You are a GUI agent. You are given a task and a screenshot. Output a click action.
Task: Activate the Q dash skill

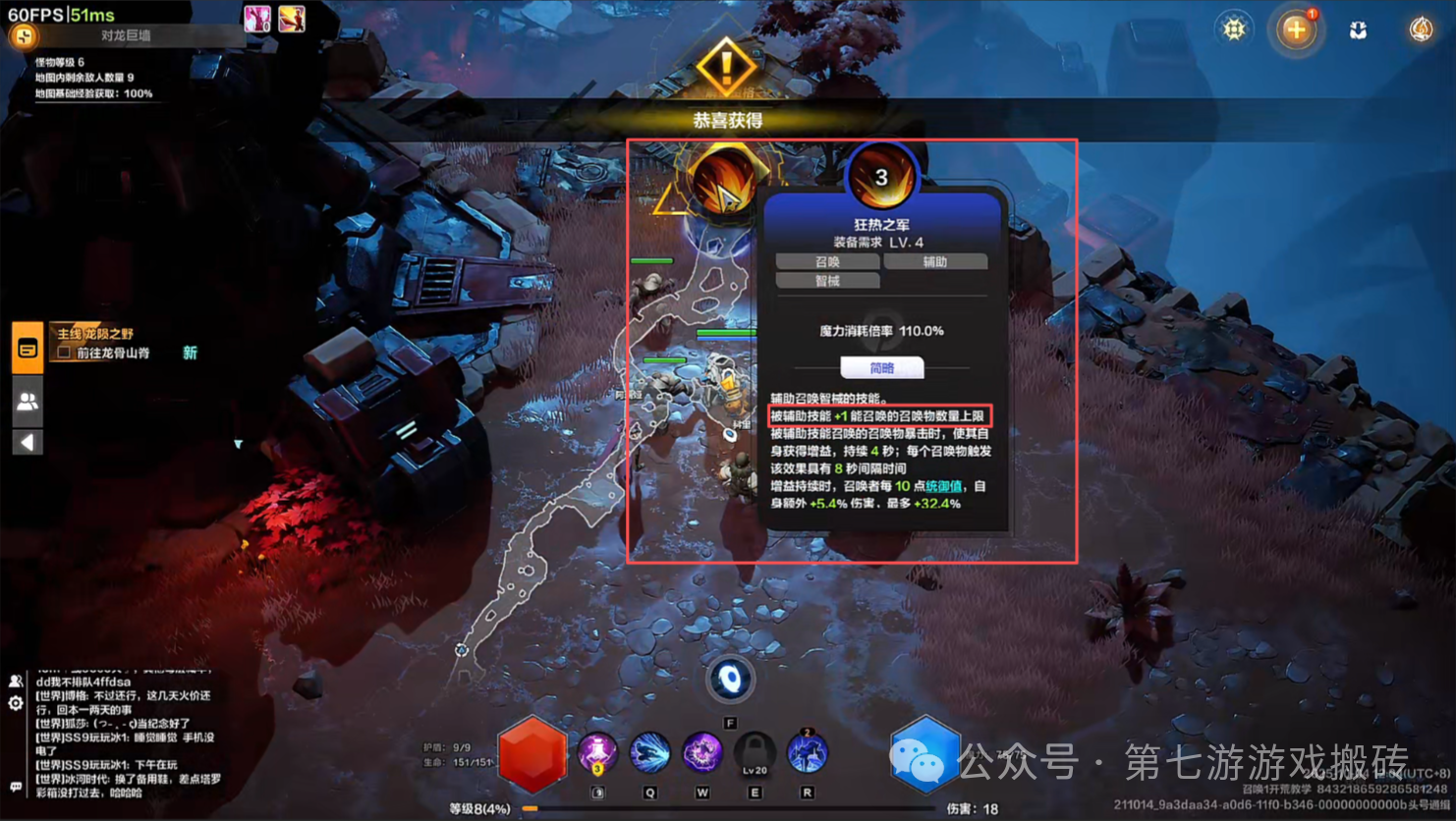pyautogui.click(x=649, y=753)
